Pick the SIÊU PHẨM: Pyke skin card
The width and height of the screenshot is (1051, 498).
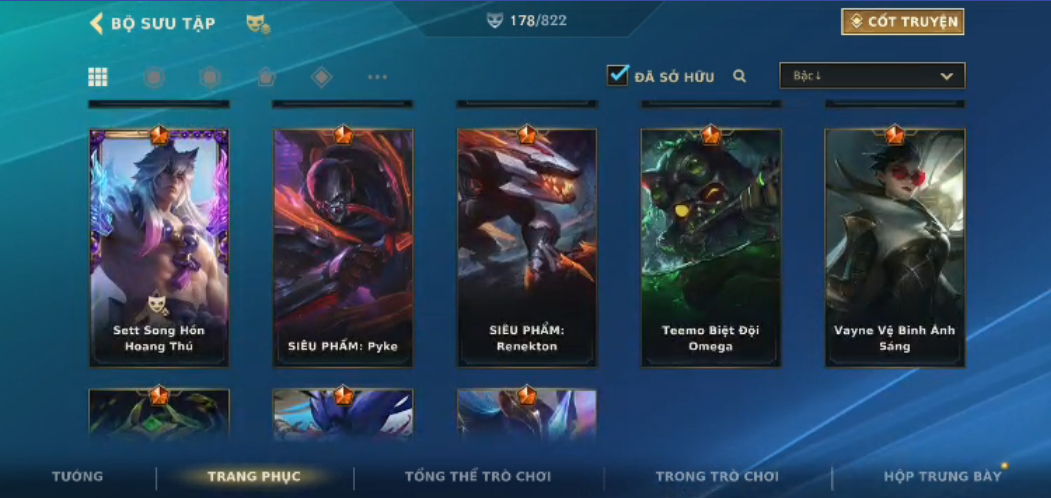[x=343, y=248]
